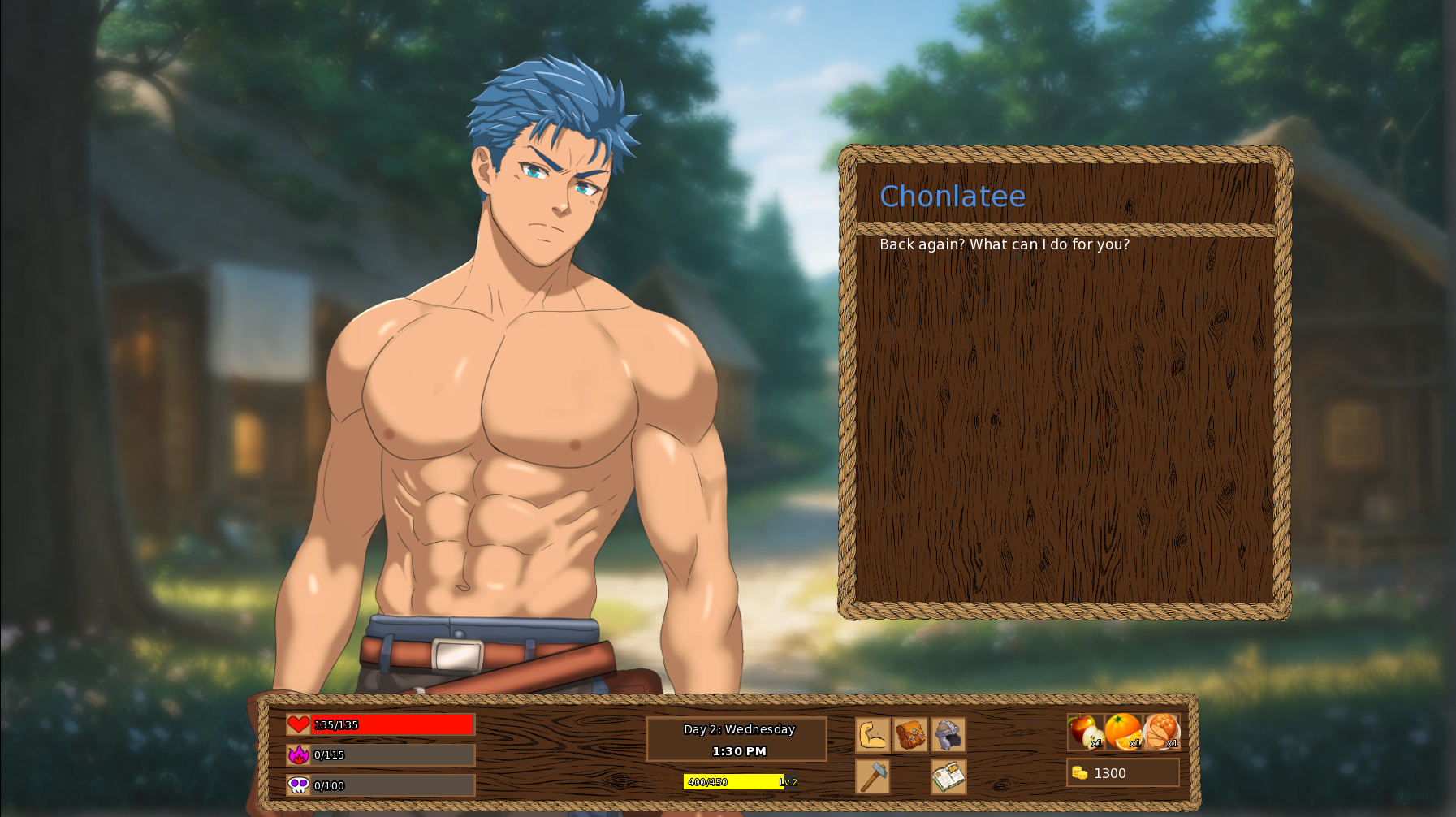The image size is (1456, 817).
Task: Click the heart health icon
Action: pyautogui.click(x=297, y=724)
